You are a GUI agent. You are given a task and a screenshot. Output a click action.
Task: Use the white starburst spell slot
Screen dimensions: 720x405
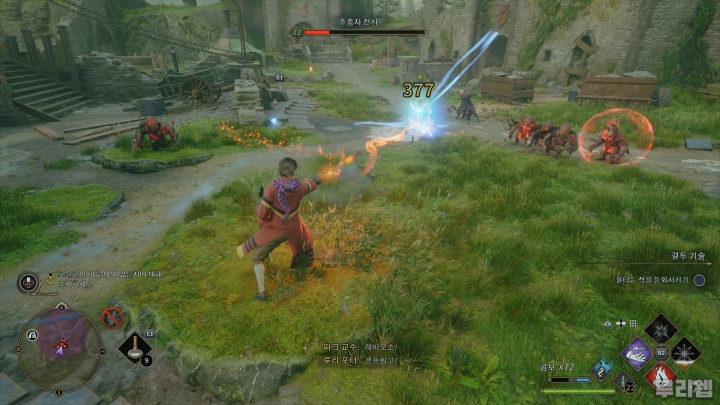click(x=685, y=352)
